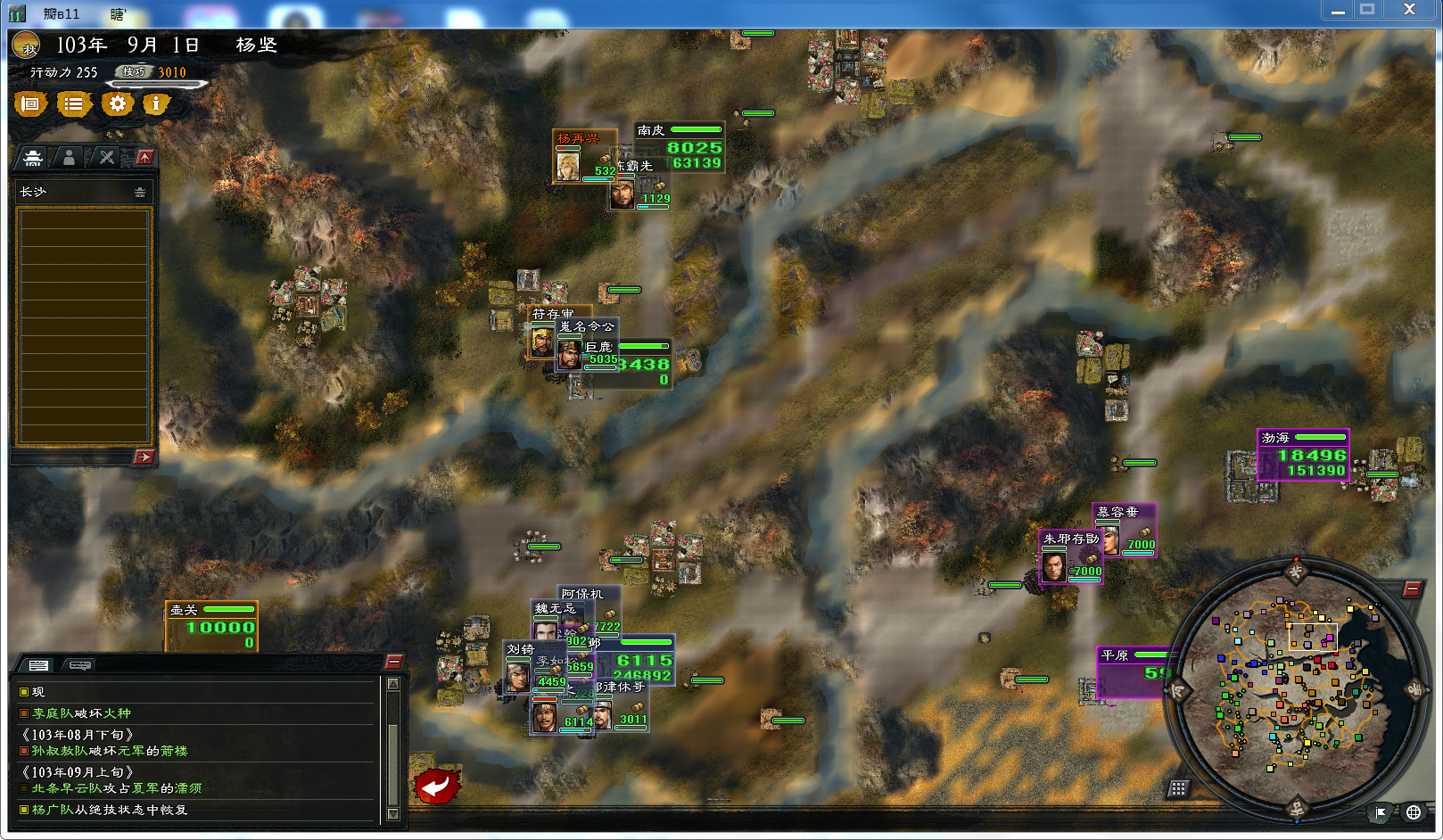
Task: Click the red return arrow button
Action: tap(437, 786)
